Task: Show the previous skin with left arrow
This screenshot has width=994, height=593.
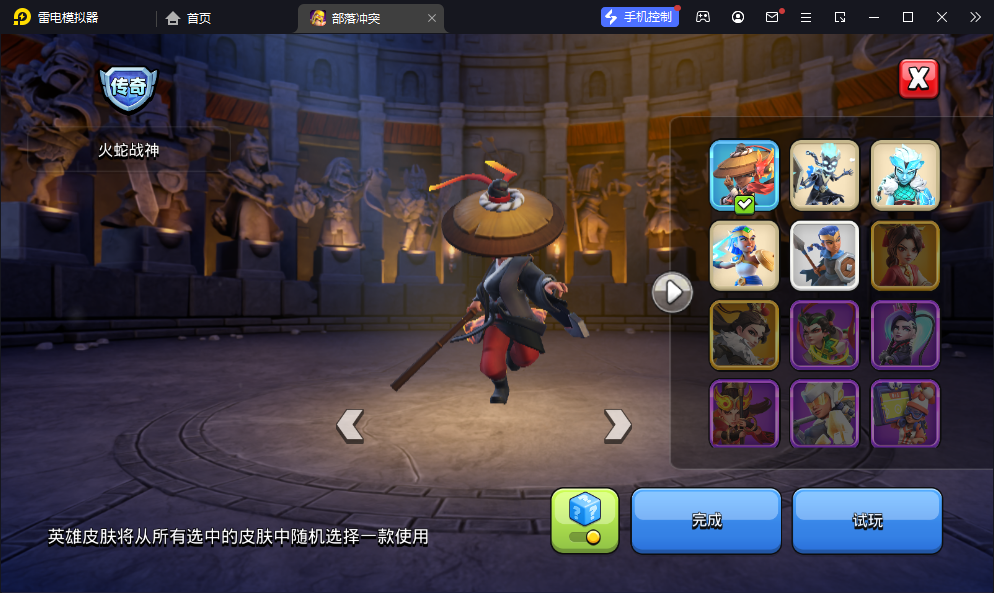Action: click(x=349, y=425)
